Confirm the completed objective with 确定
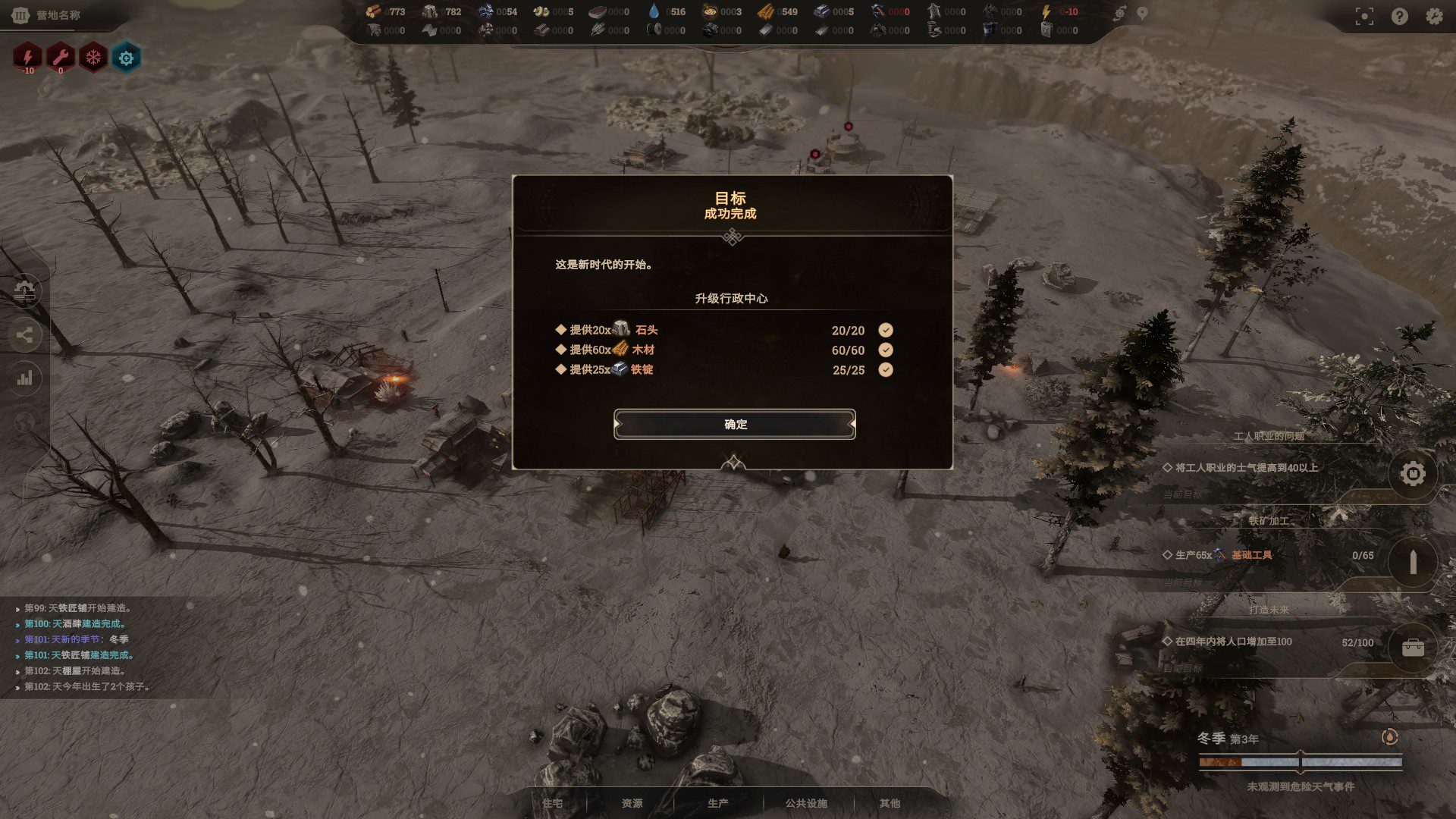Screen dimensions: 1456x819 tap(734, 425)
